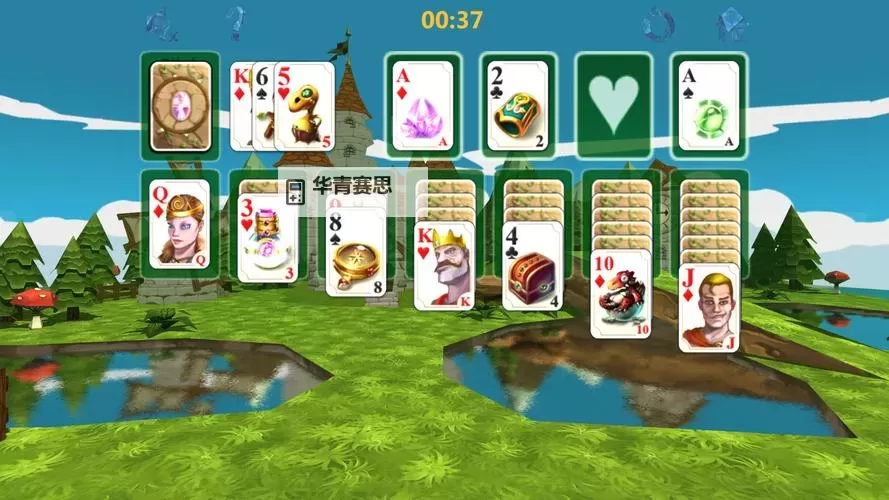Viewport: 889px width, 500px height.
Task: Choose the empty hearts foundation slot
Action: 610,106
